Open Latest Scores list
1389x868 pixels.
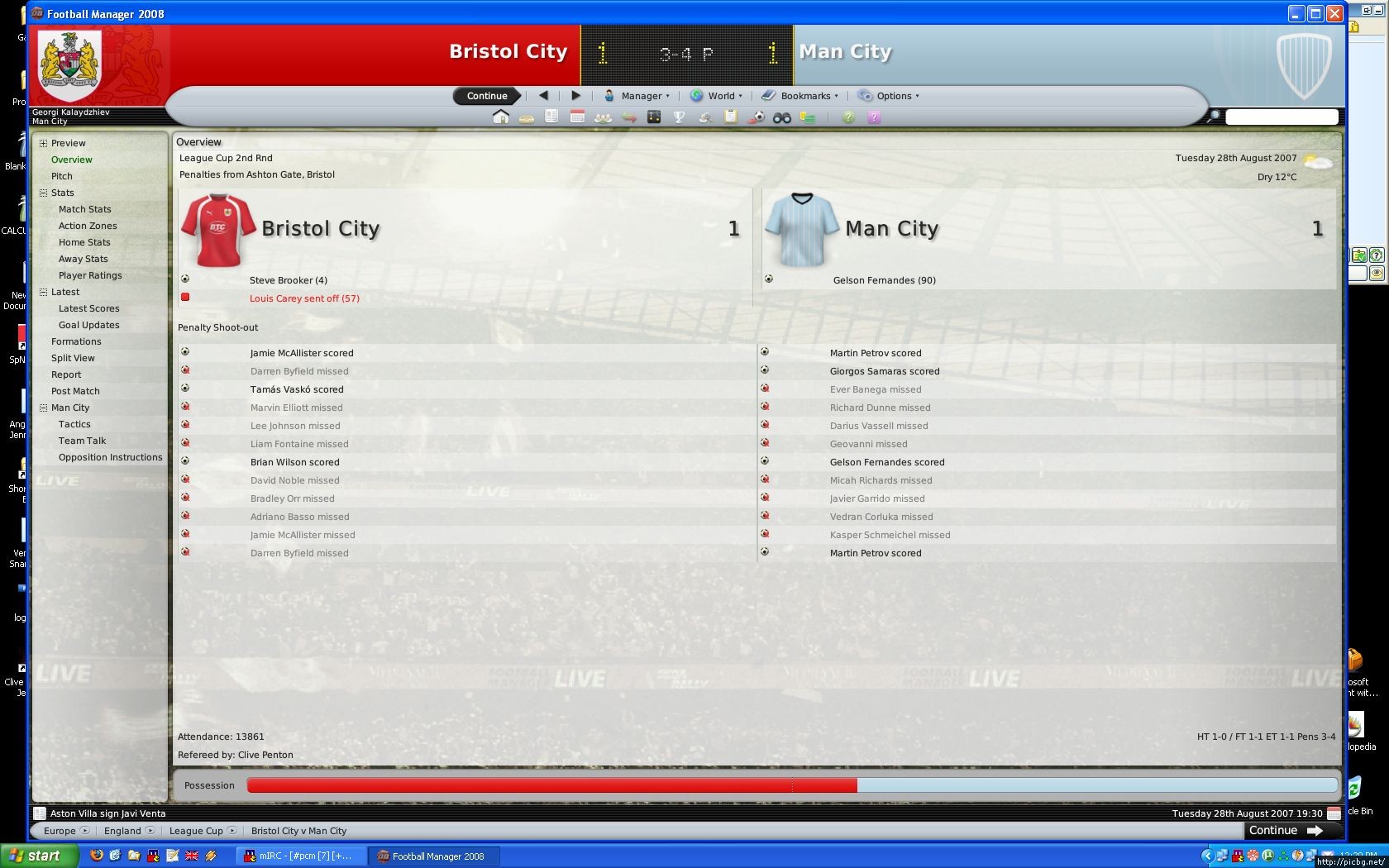click(88, 308)
